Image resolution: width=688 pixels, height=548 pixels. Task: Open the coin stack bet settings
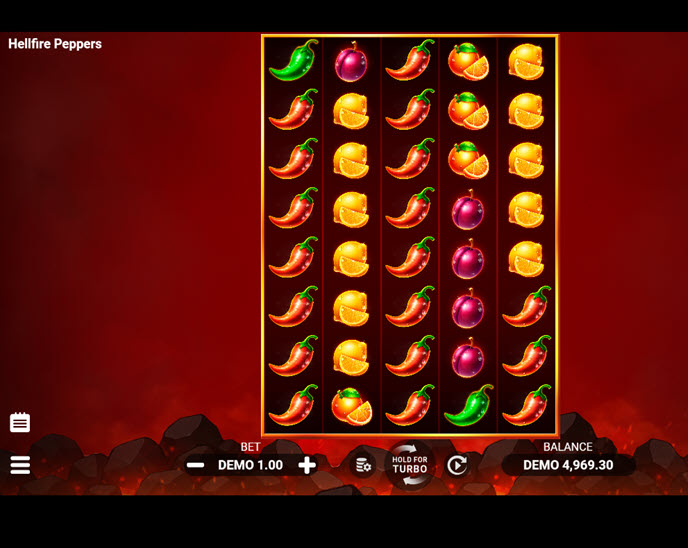pyautogui.click(x=363, y=465)
